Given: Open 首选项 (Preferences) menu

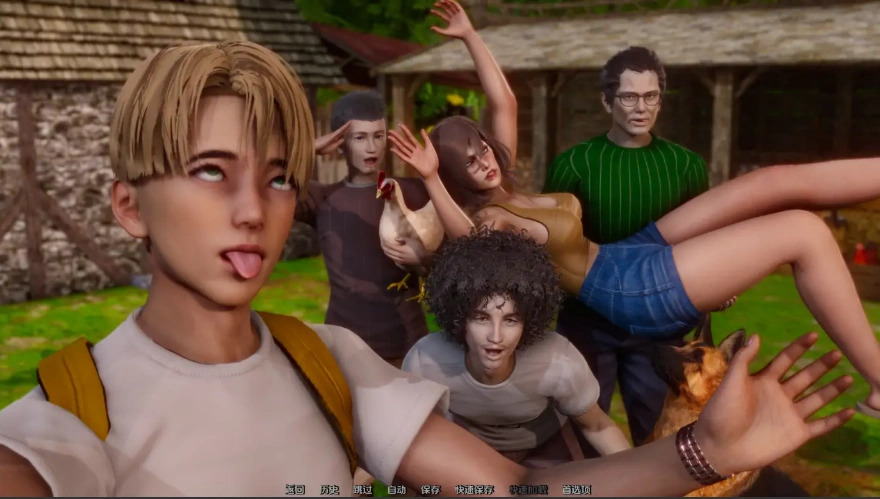Looking at the screenshot, I should click(x=576, y=490).
